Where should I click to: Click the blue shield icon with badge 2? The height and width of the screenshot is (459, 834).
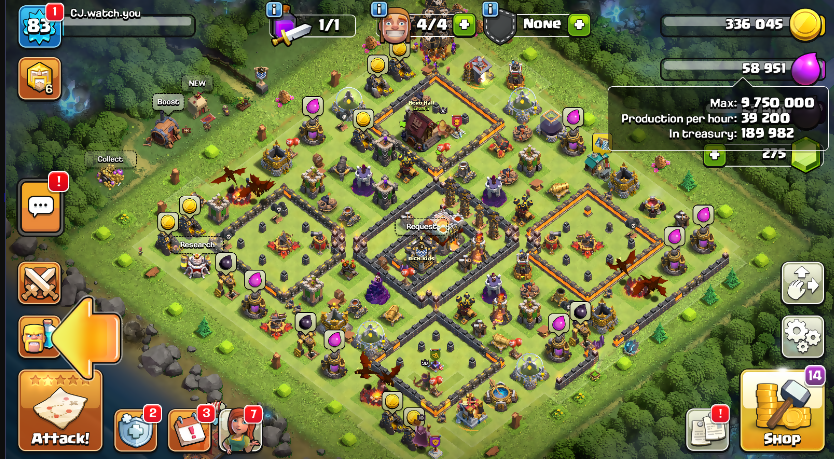(x=135, y=430)
